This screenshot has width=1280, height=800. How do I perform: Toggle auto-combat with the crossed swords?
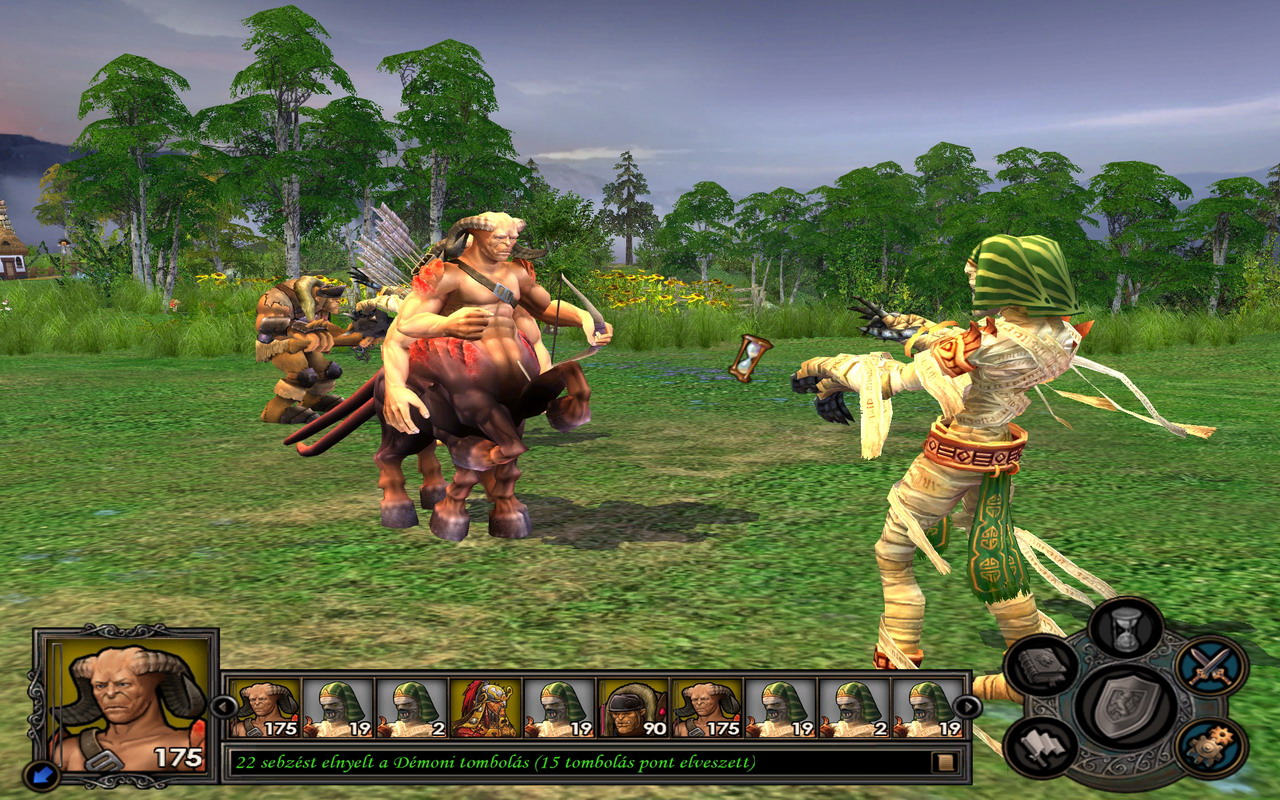pyautogui.click(x=1210, y=666)
